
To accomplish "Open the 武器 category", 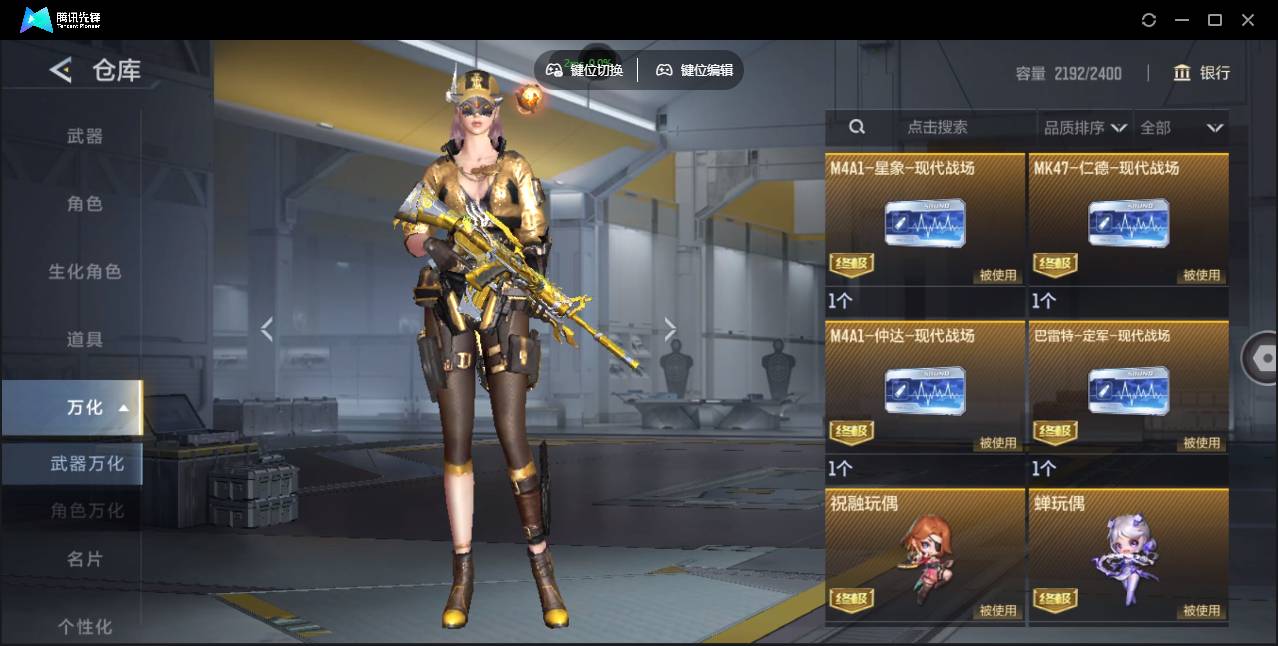I will 85,136.
